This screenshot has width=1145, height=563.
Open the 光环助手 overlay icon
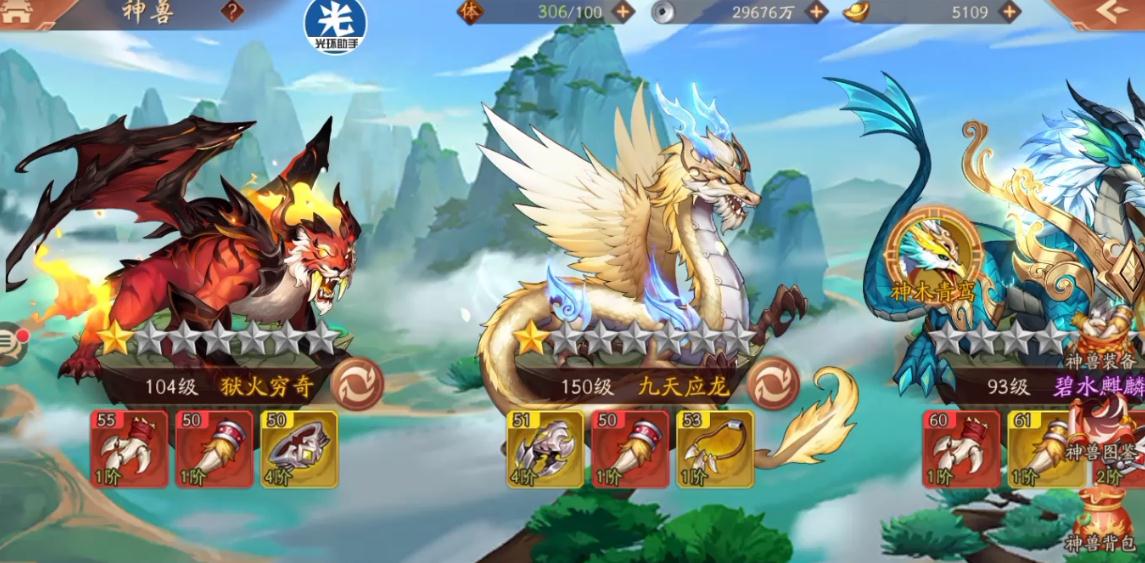[x=335, y=26]
